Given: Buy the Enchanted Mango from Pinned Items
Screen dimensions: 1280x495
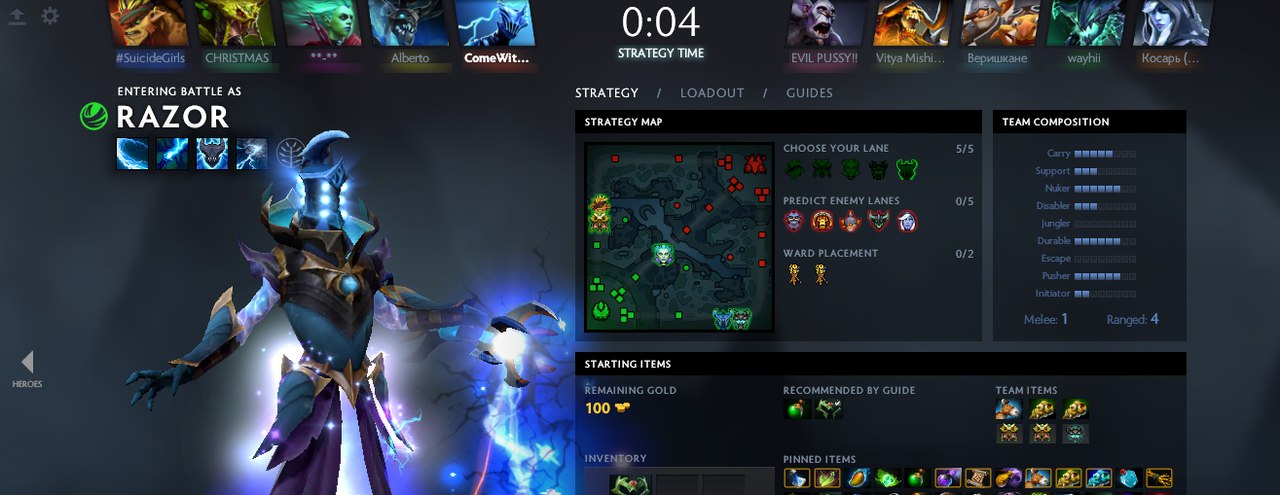Looking at the screenshot, I should (x=857, y=479).
